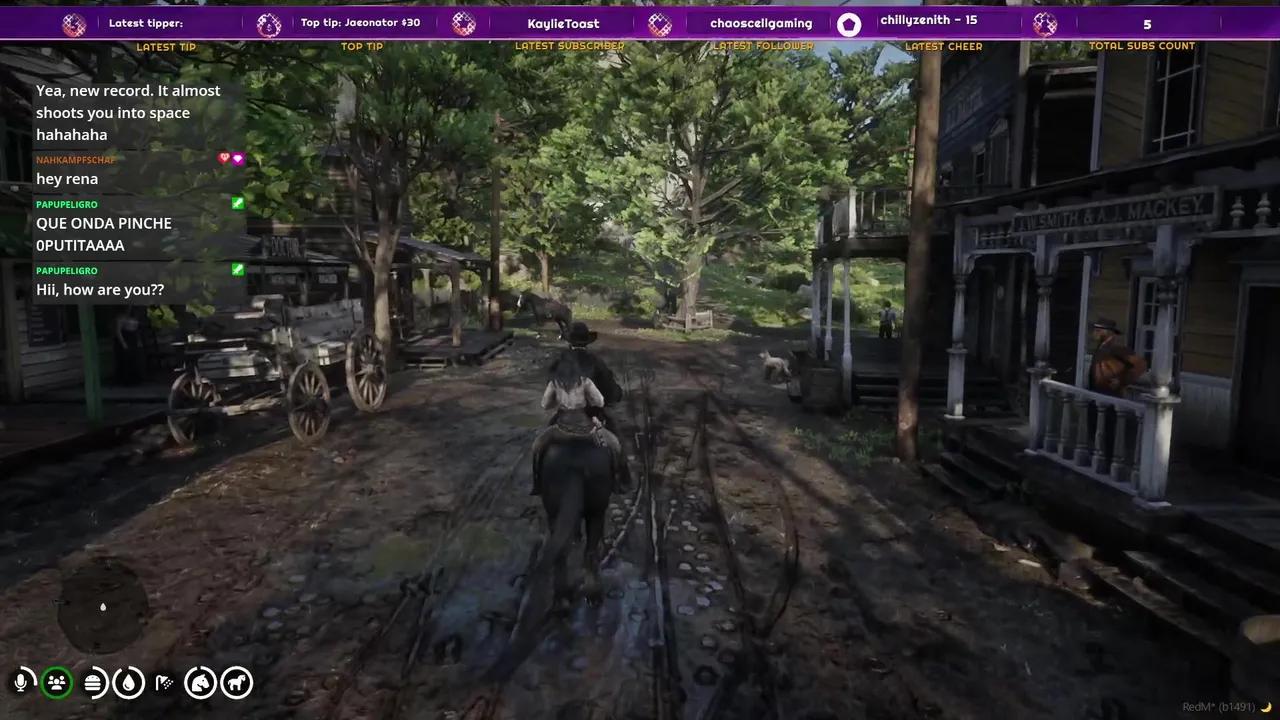
Task: Select the pony stamina icon
Action: (x=236, y=682)
